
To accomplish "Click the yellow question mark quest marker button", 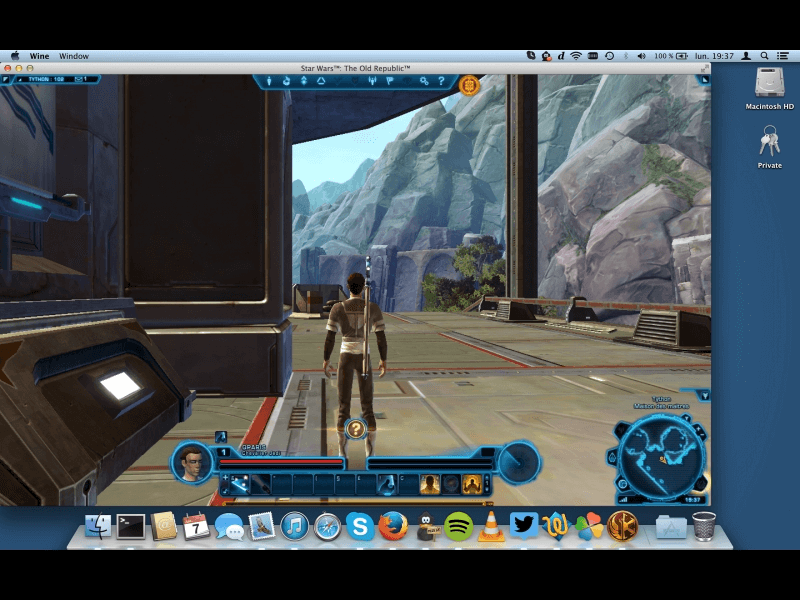I will click(x=356, y=428).
